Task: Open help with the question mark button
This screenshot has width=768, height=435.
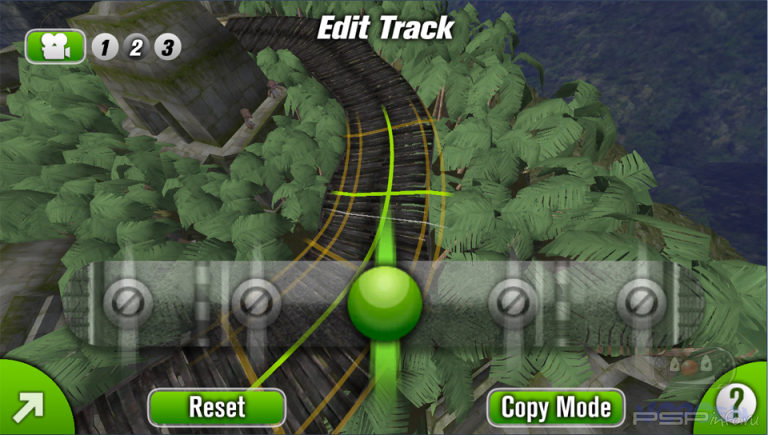Action: point(737,403)
